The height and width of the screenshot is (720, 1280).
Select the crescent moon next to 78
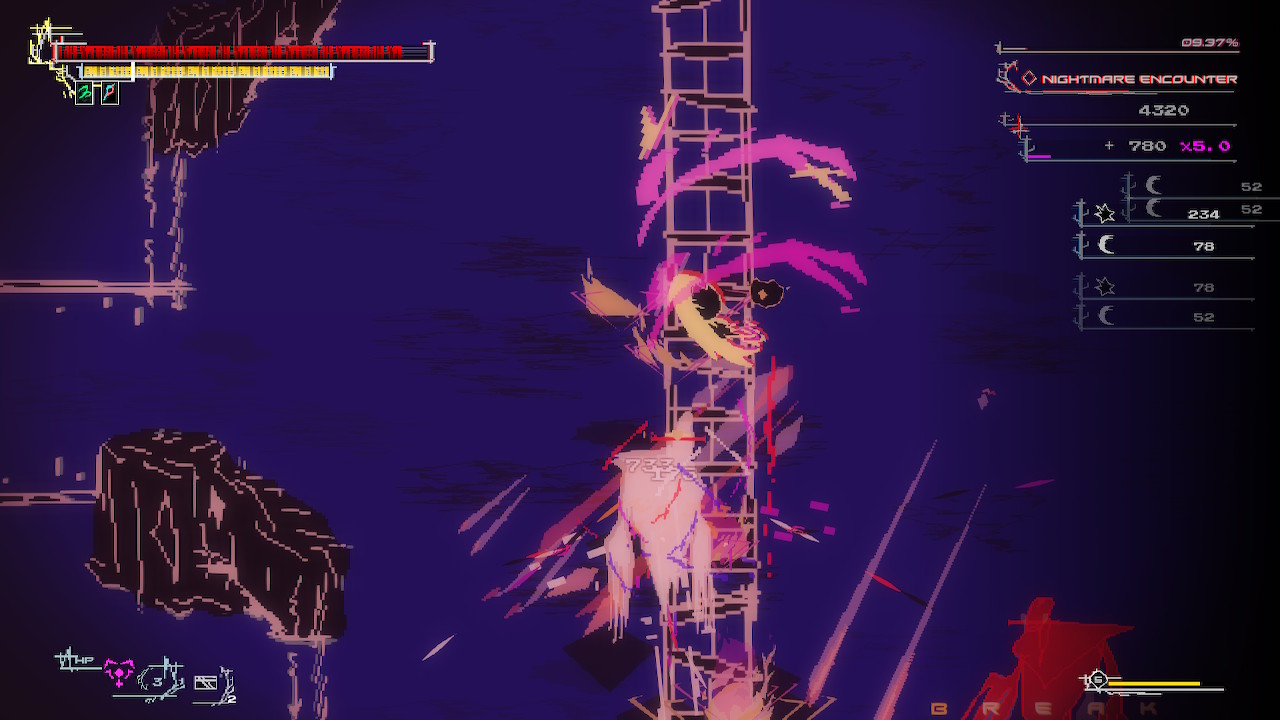[1107, 244]
